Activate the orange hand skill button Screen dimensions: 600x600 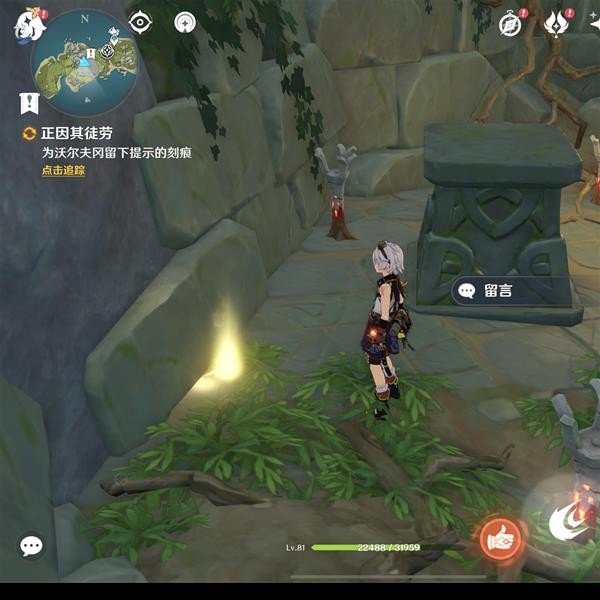498,539
